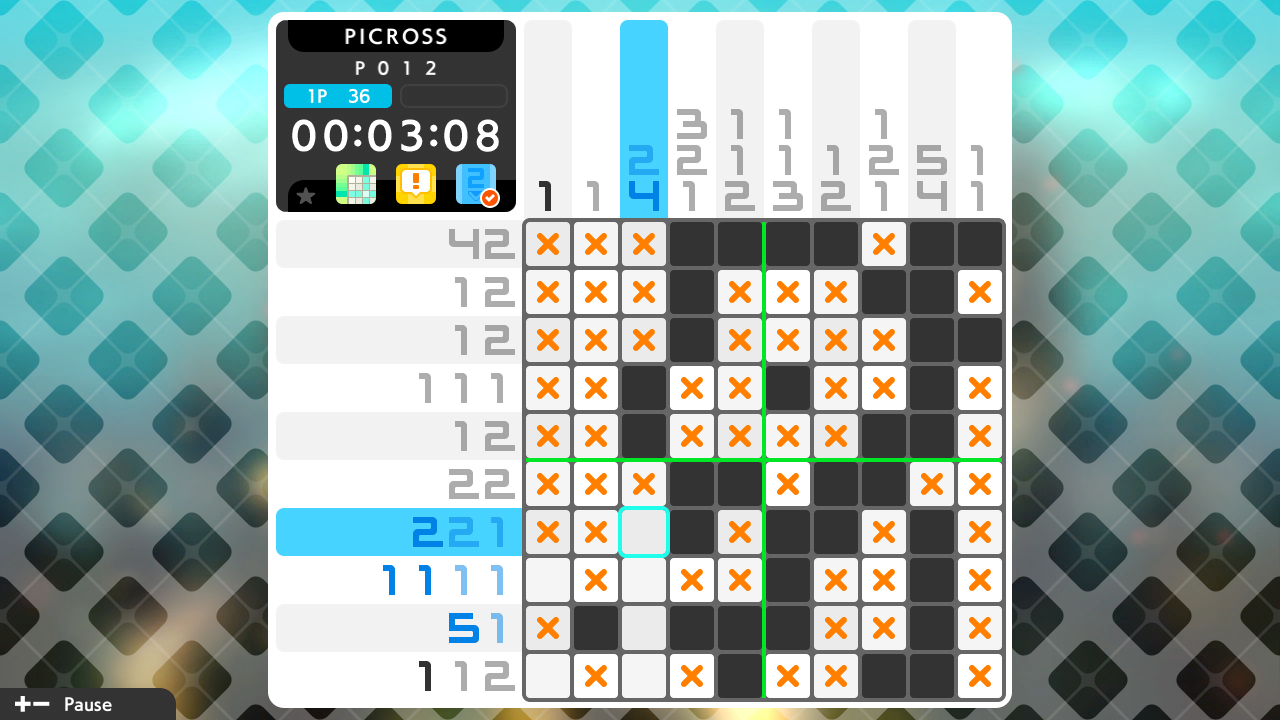
Task: Toggle the cell outlined by the cyan cursor
Action: click(x=644, y=532)
